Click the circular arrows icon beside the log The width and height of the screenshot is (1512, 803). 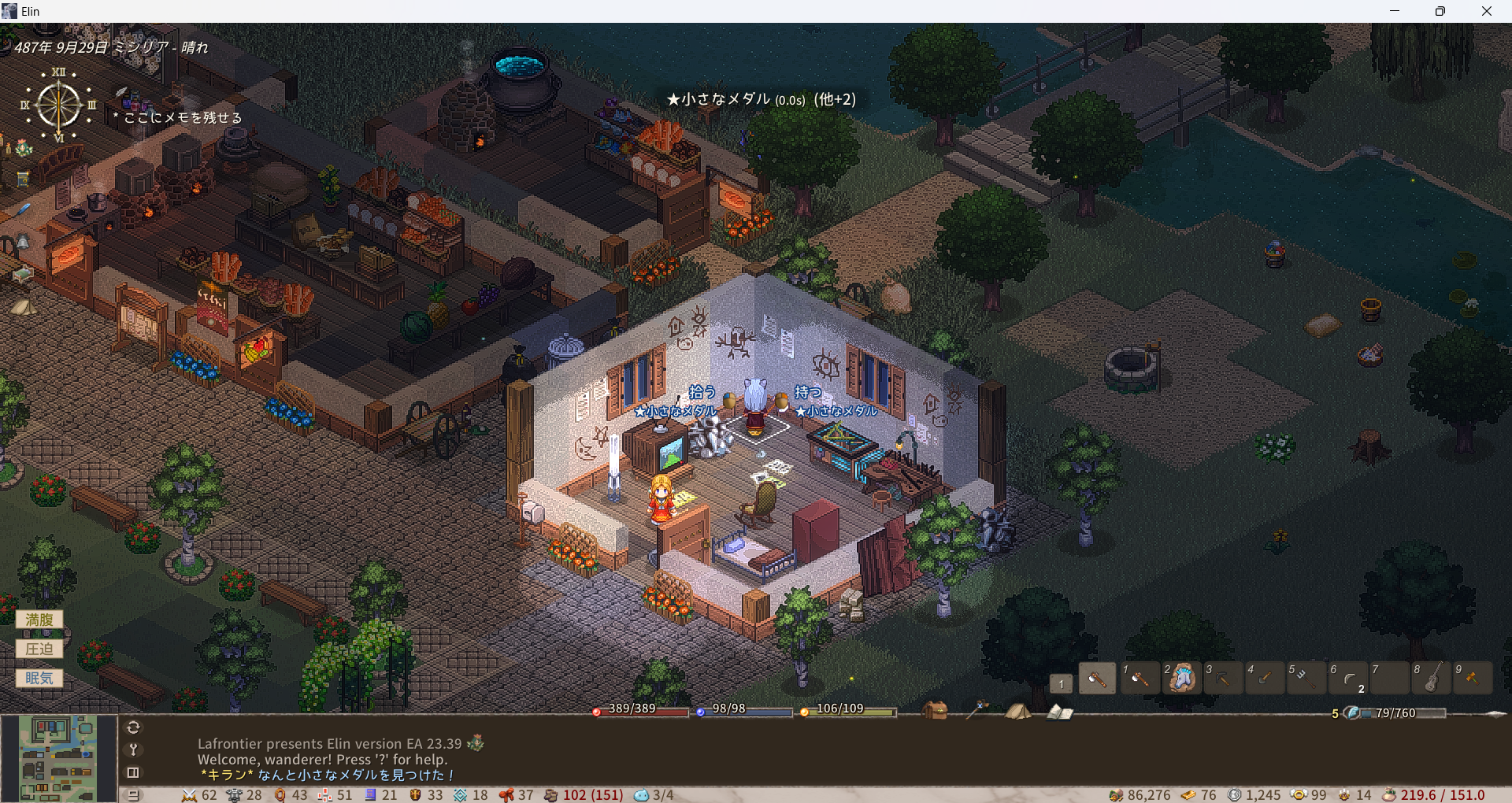[x=133, y=727]
